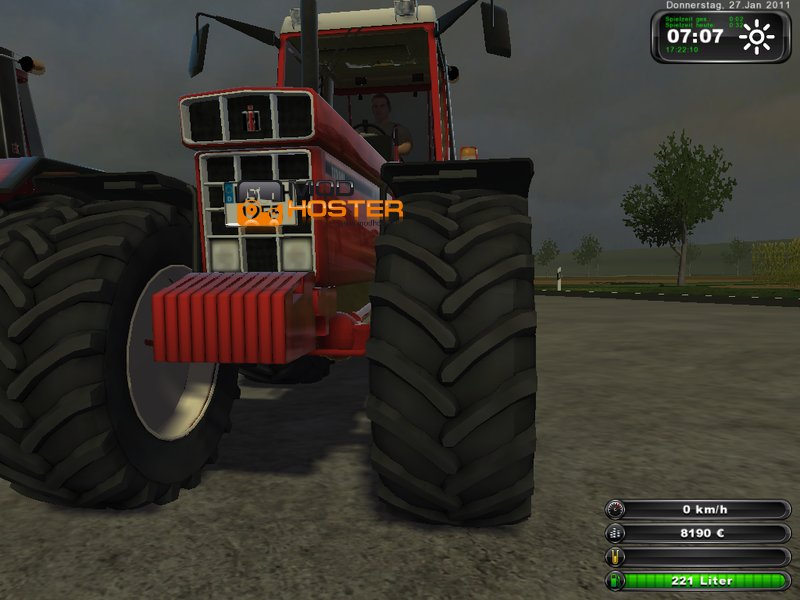
Task: Select the yellow grain tank icon
Action: (616, 557)
